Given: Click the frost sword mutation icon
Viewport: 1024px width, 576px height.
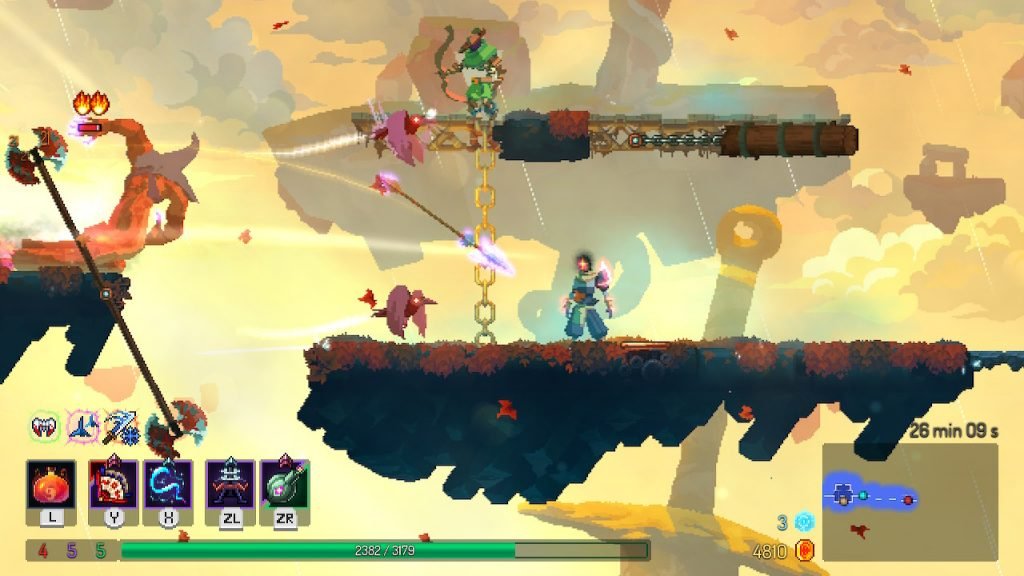Looking at the screenshot, I should (x=118, y=427).
